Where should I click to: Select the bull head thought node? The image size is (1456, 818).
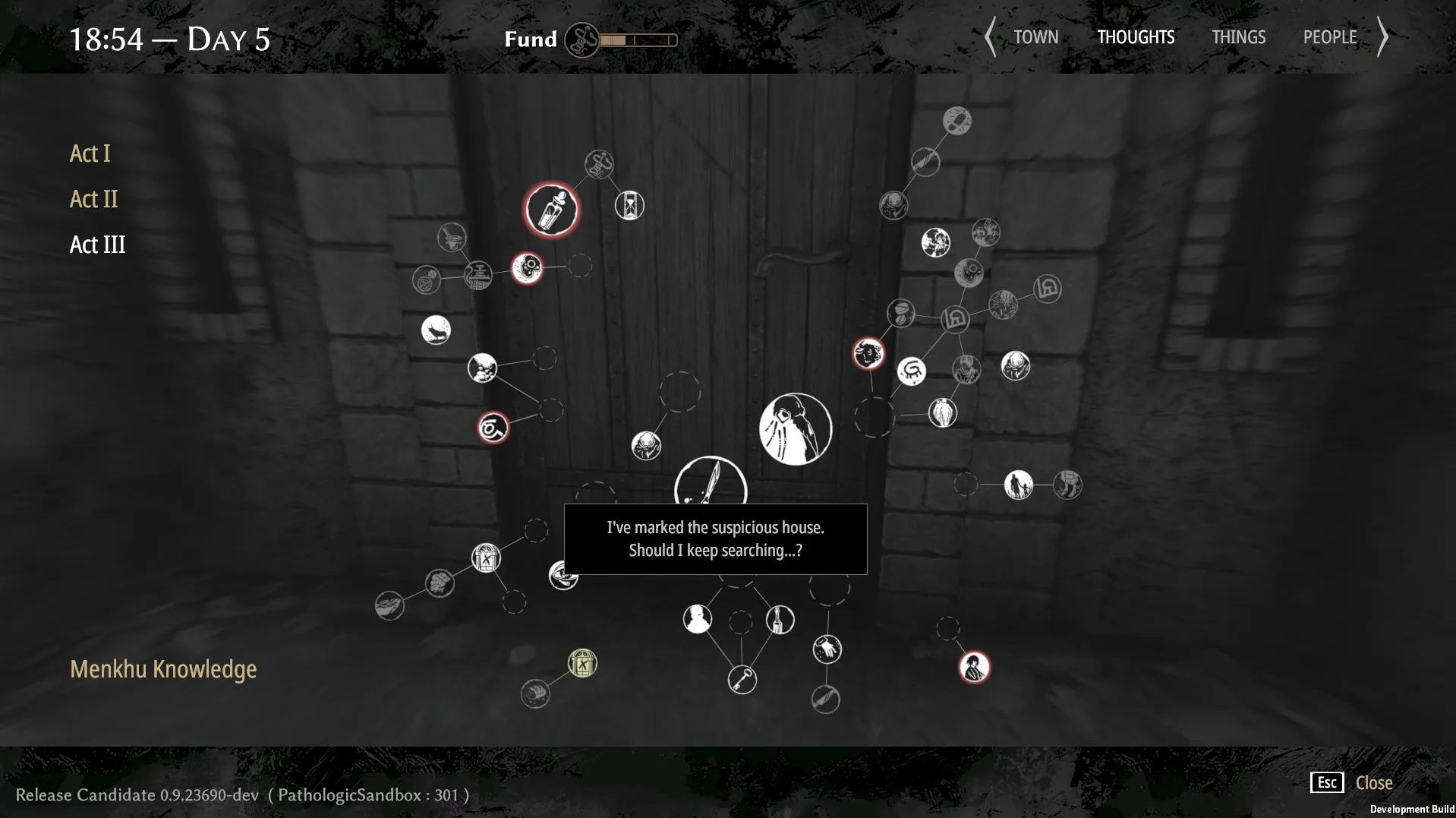click(868, 354)
